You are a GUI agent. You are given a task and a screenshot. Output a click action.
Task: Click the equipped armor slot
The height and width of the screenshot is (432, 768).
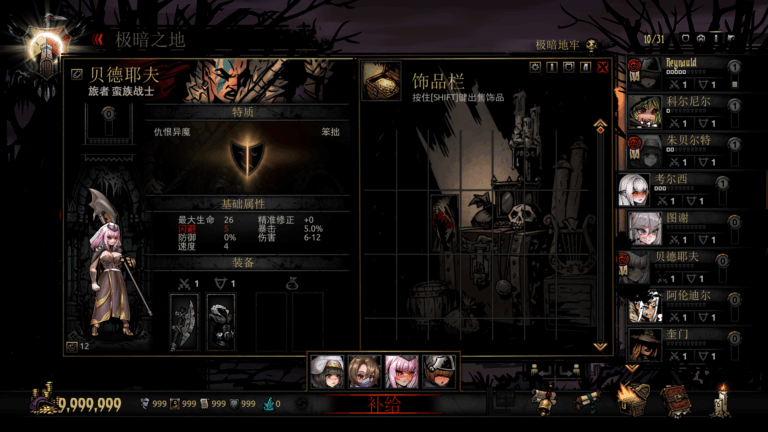(x=220, y=321)
